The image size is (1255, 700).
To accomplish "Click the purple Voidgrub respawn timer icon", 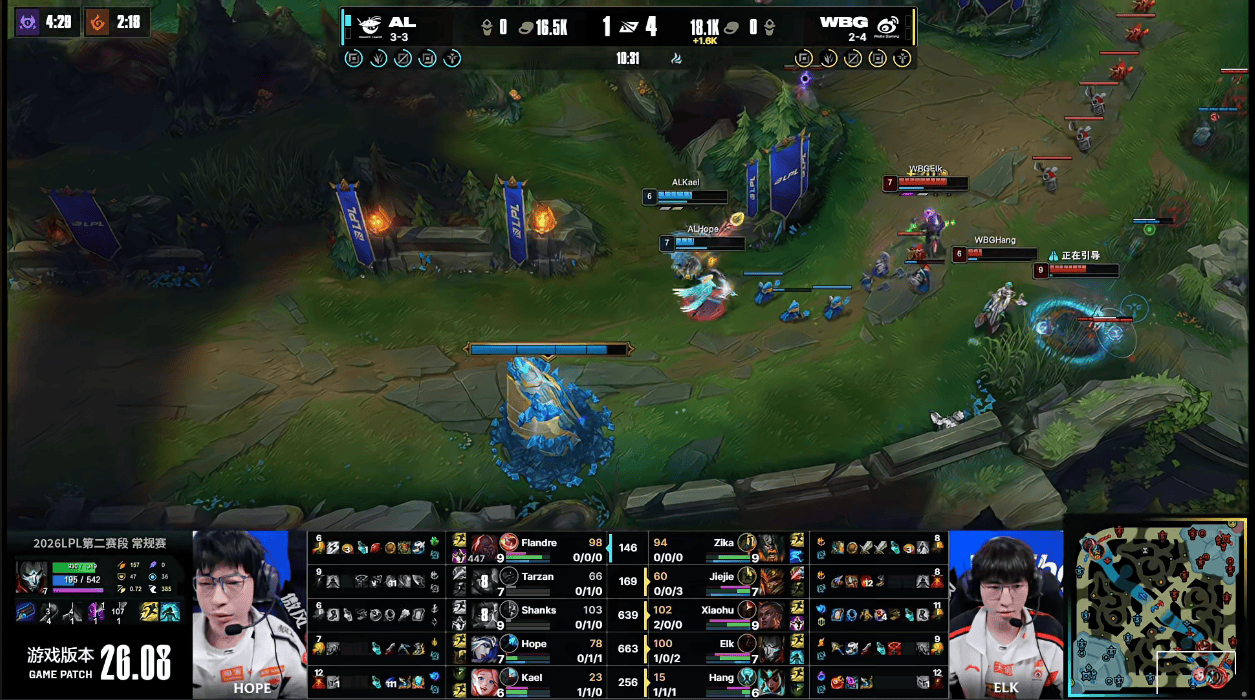I will pos(28,22).
